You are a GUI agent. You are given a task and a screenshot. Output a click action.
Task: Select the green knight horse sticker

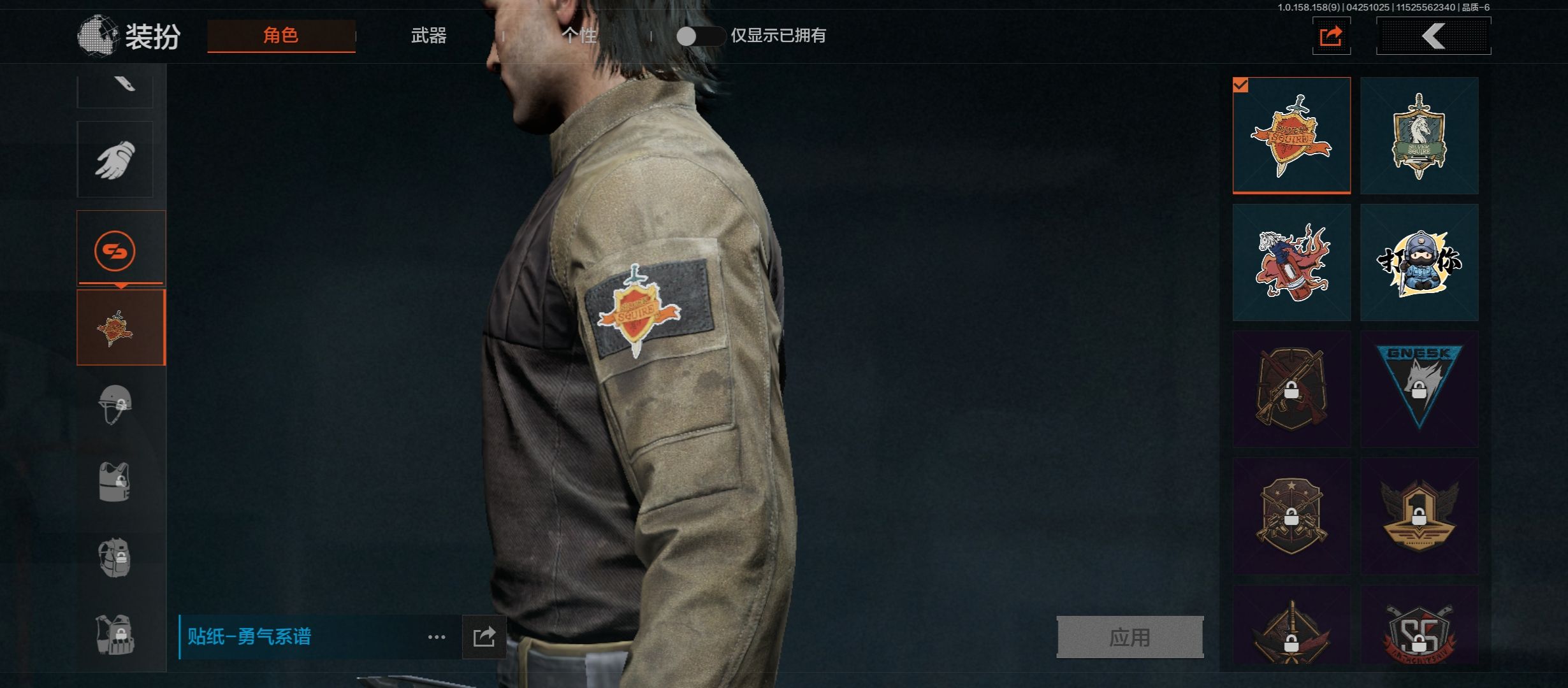(x=1419, y=136)
